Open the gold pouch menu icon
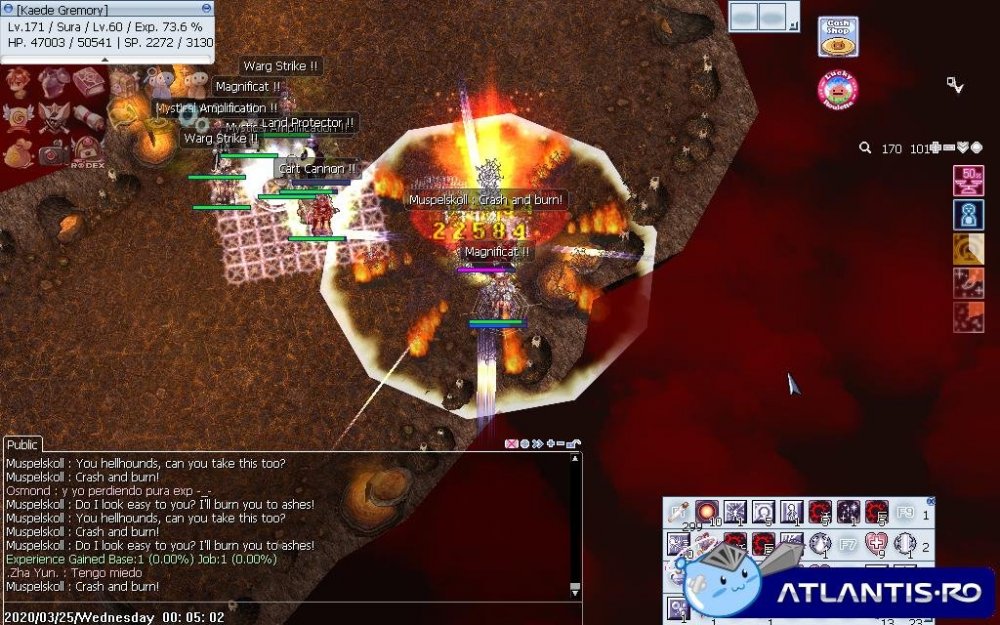This screenshot has height=625, width=1000. (19, 153)
